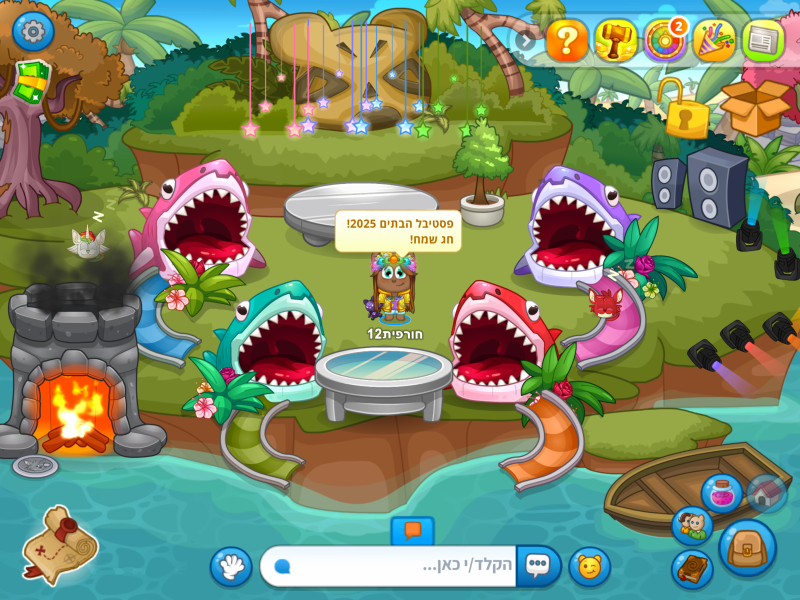Open the prize wheel with notification badge

(665, 40)
